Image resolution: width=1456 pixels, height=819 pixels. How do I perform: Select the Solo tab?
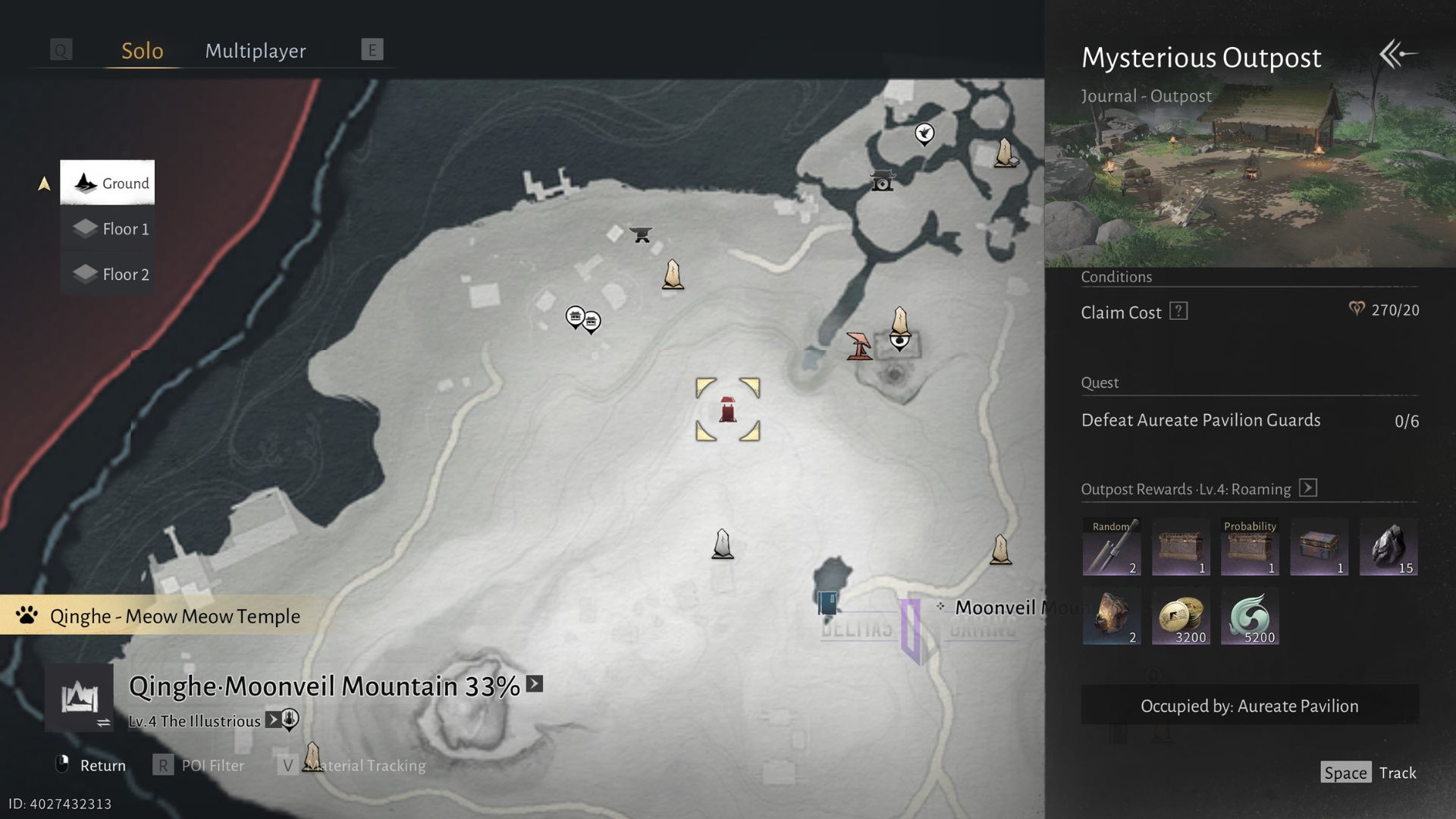(142, 51)
